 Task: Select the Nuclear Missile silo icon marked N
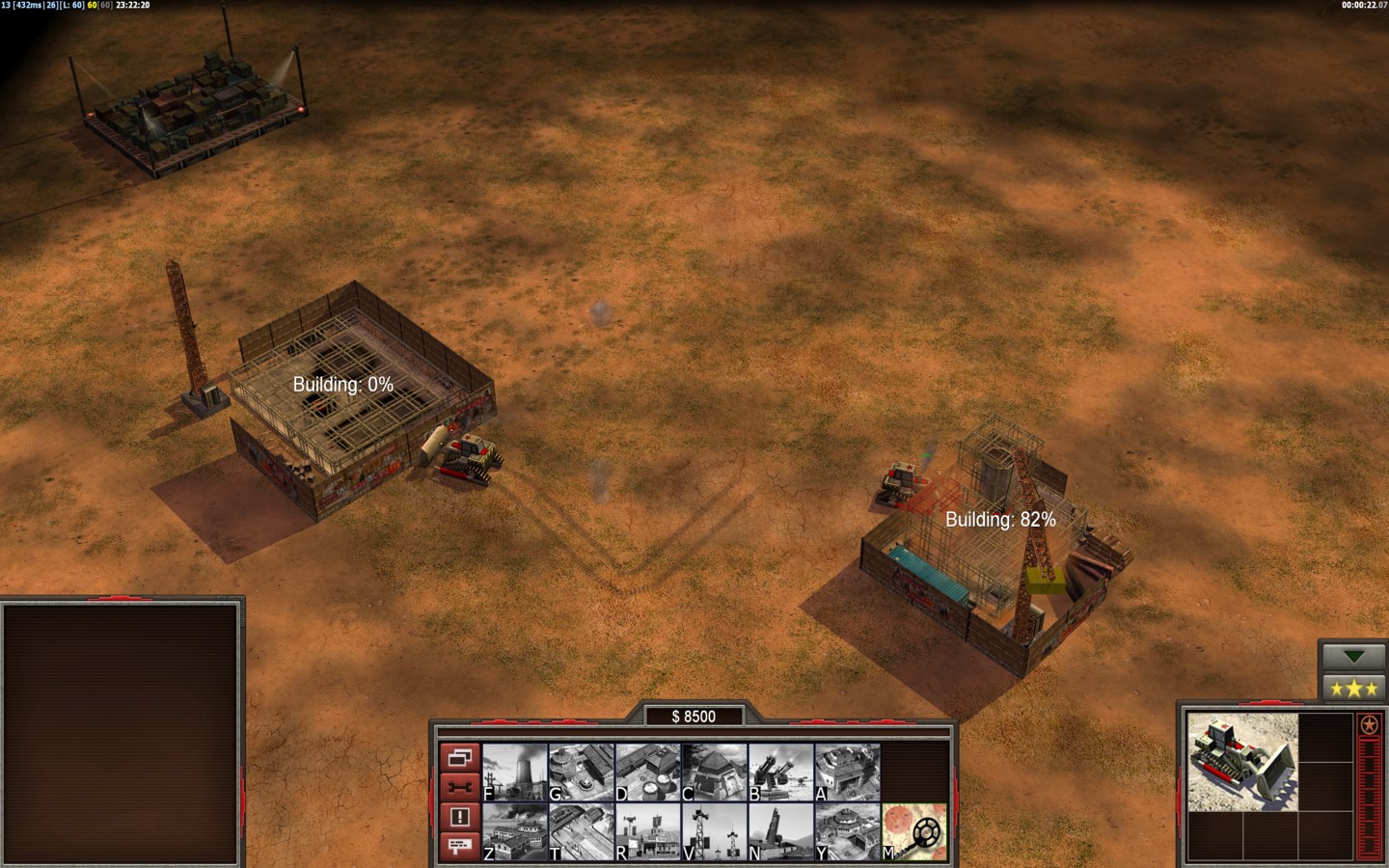[781, 831]
